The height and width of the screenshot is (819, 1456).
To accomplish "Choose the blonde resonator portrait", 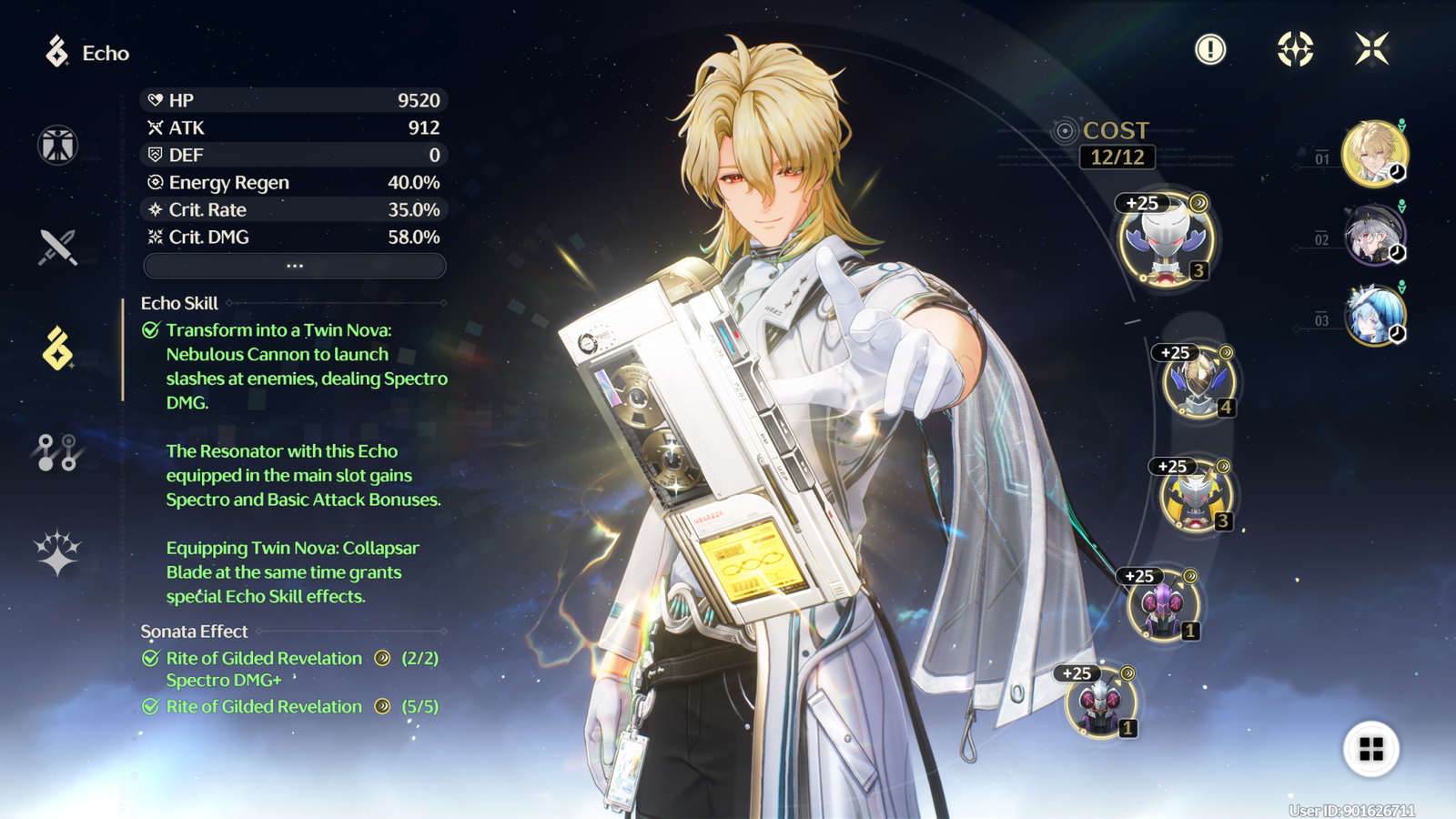I will coord(1374,153).
